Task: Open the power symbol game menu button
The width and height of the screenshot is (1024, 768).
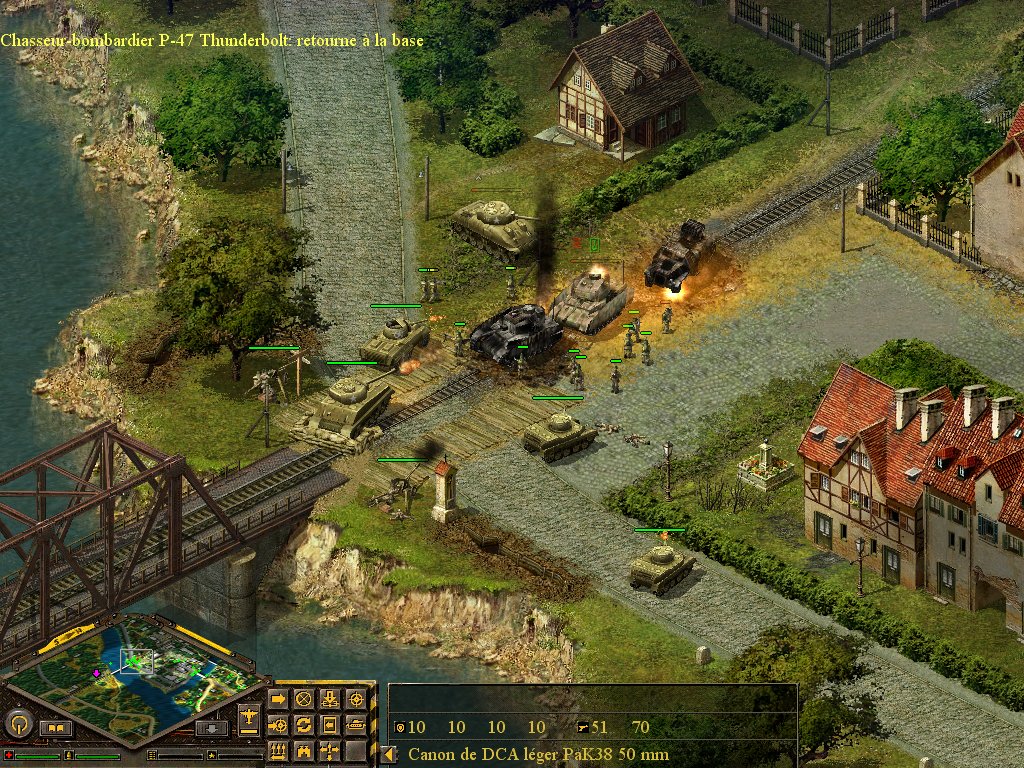Action: tap(18, 723)
